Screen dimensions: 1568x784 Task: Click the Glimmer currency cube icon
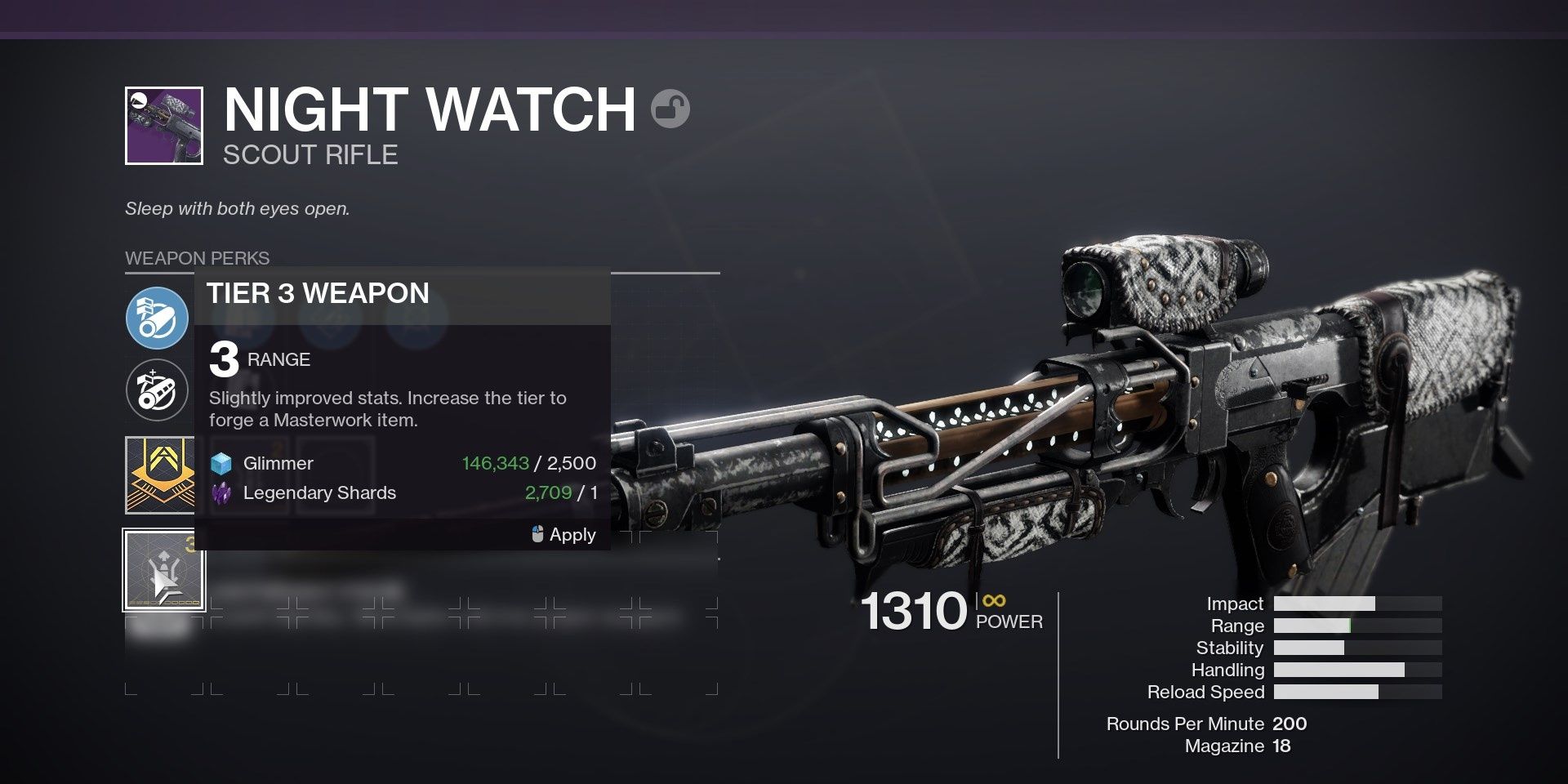pos(222,463)
